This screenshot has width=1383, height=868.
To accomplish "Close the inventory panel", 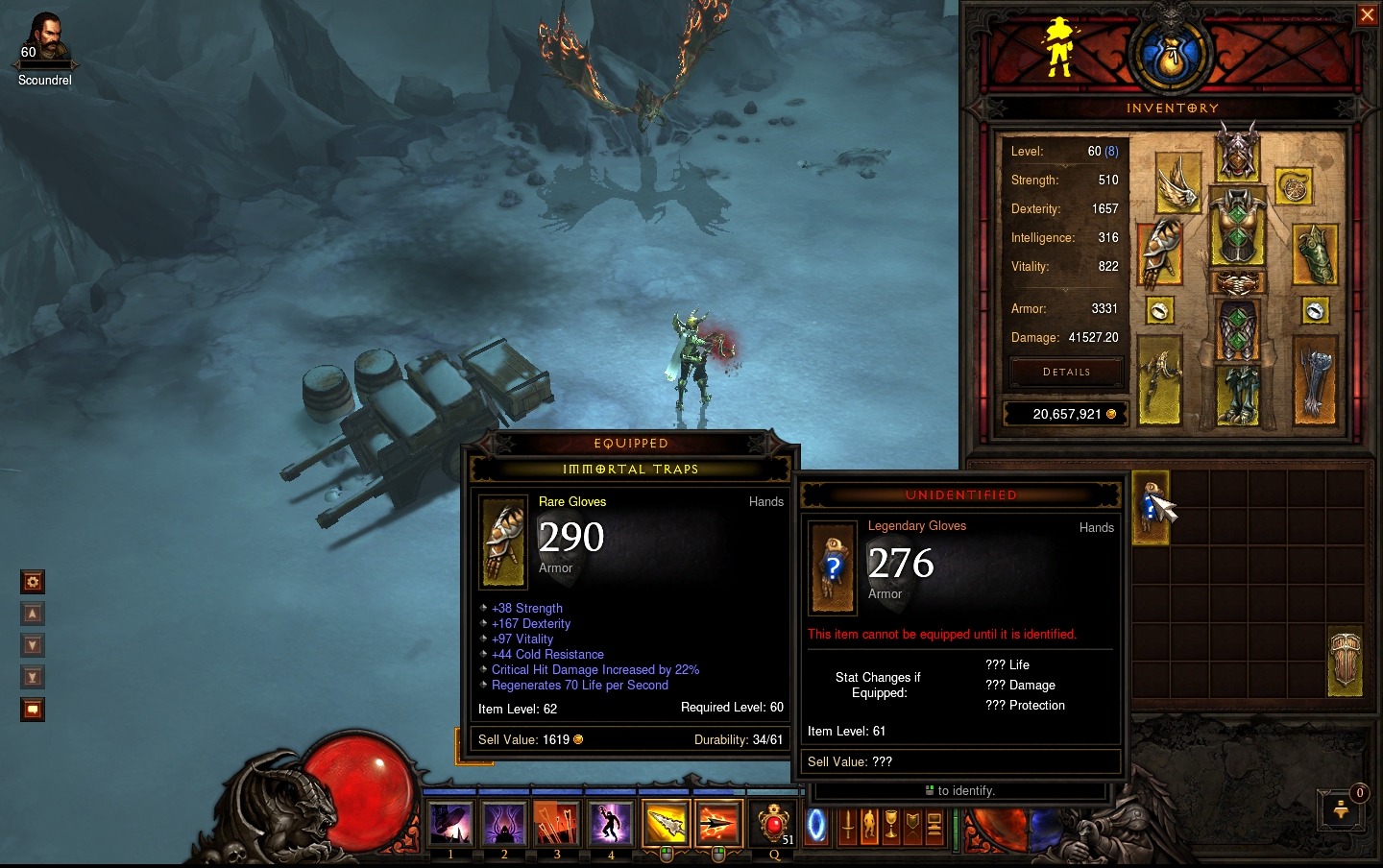I will coord(1367,15).
